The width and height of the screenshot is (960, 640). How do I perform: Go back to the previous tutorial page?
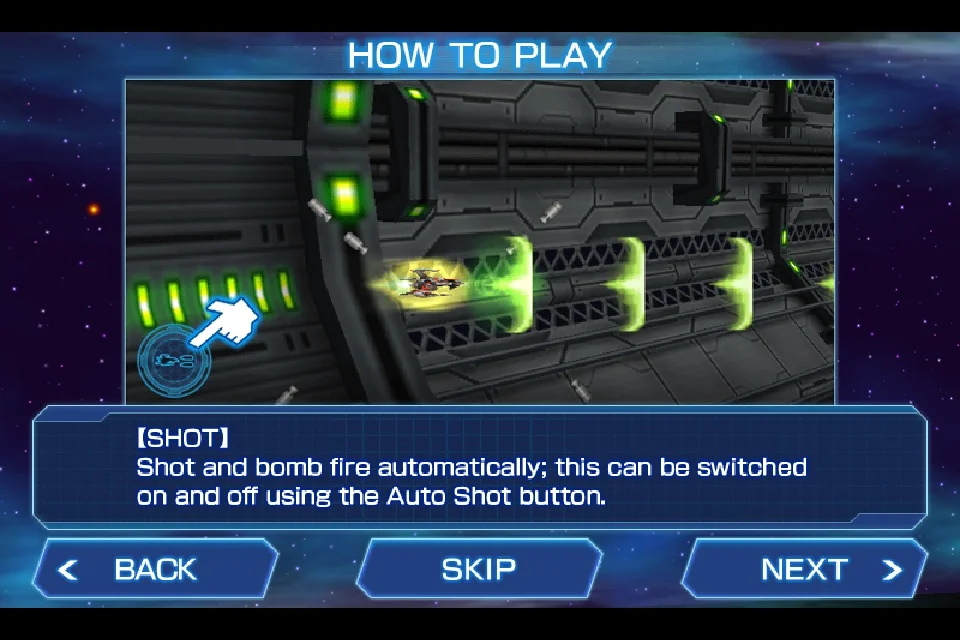[155, 569]
